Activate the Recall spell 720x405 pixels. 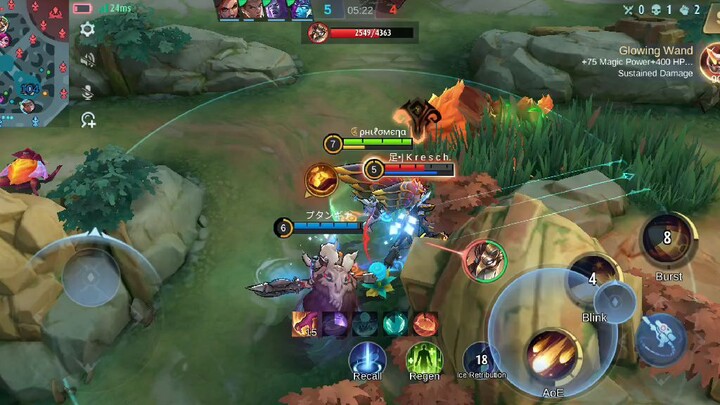point(367,358)
